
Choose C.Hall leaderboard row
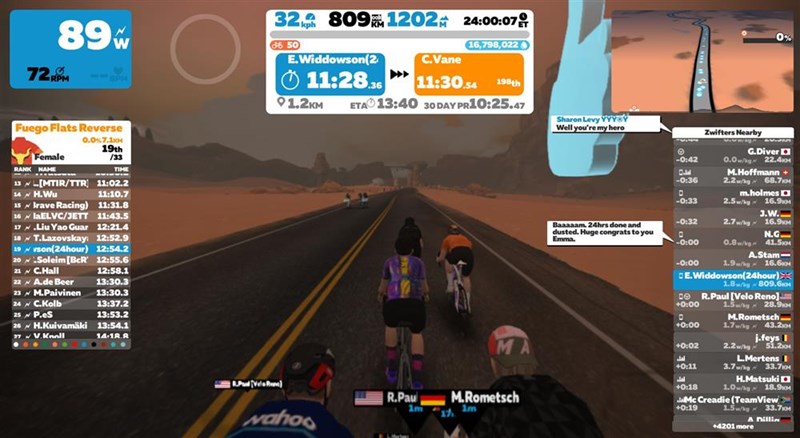70,270
